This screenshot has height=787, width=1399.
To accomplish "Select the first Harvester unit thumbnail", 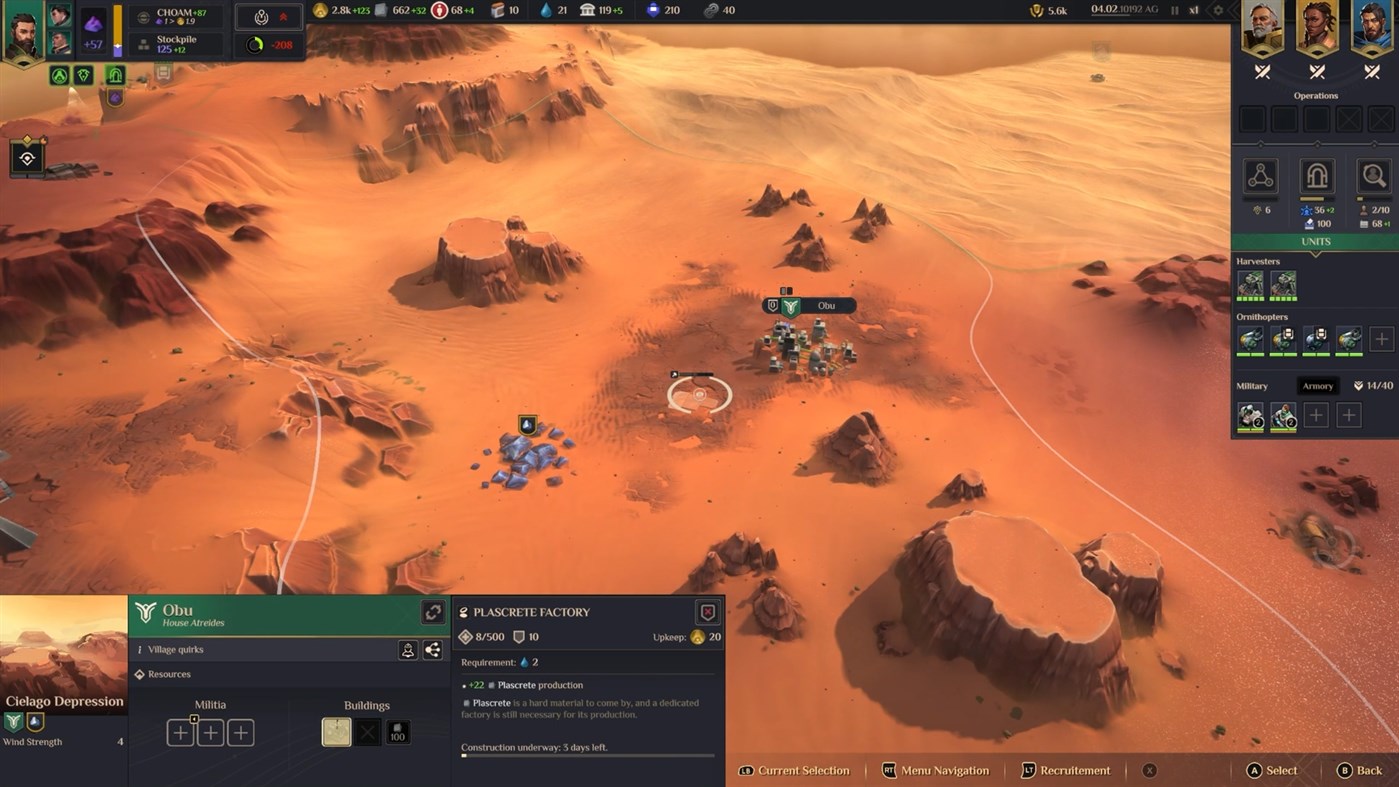I will 1251,284.
